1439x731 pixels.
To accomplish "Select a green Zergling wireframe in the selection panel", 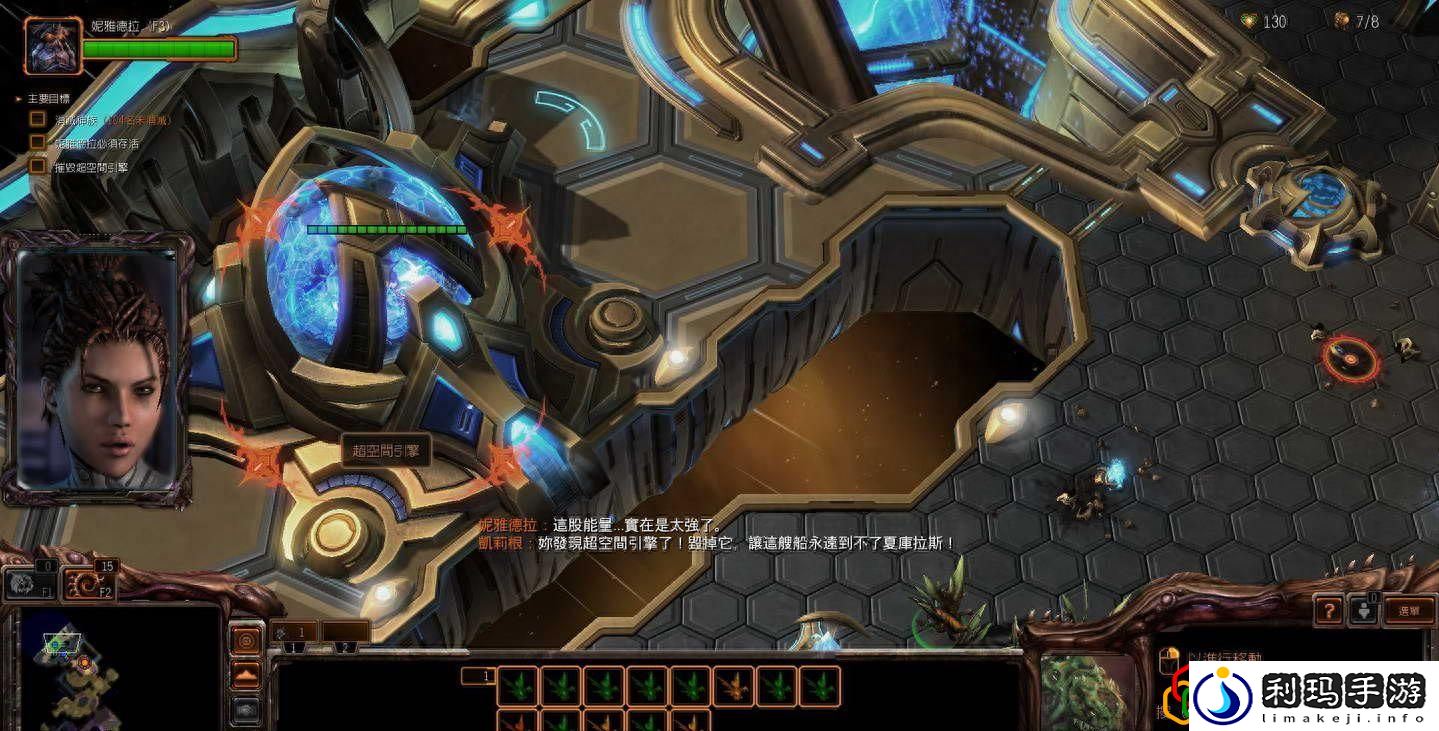I will point(519,684).
